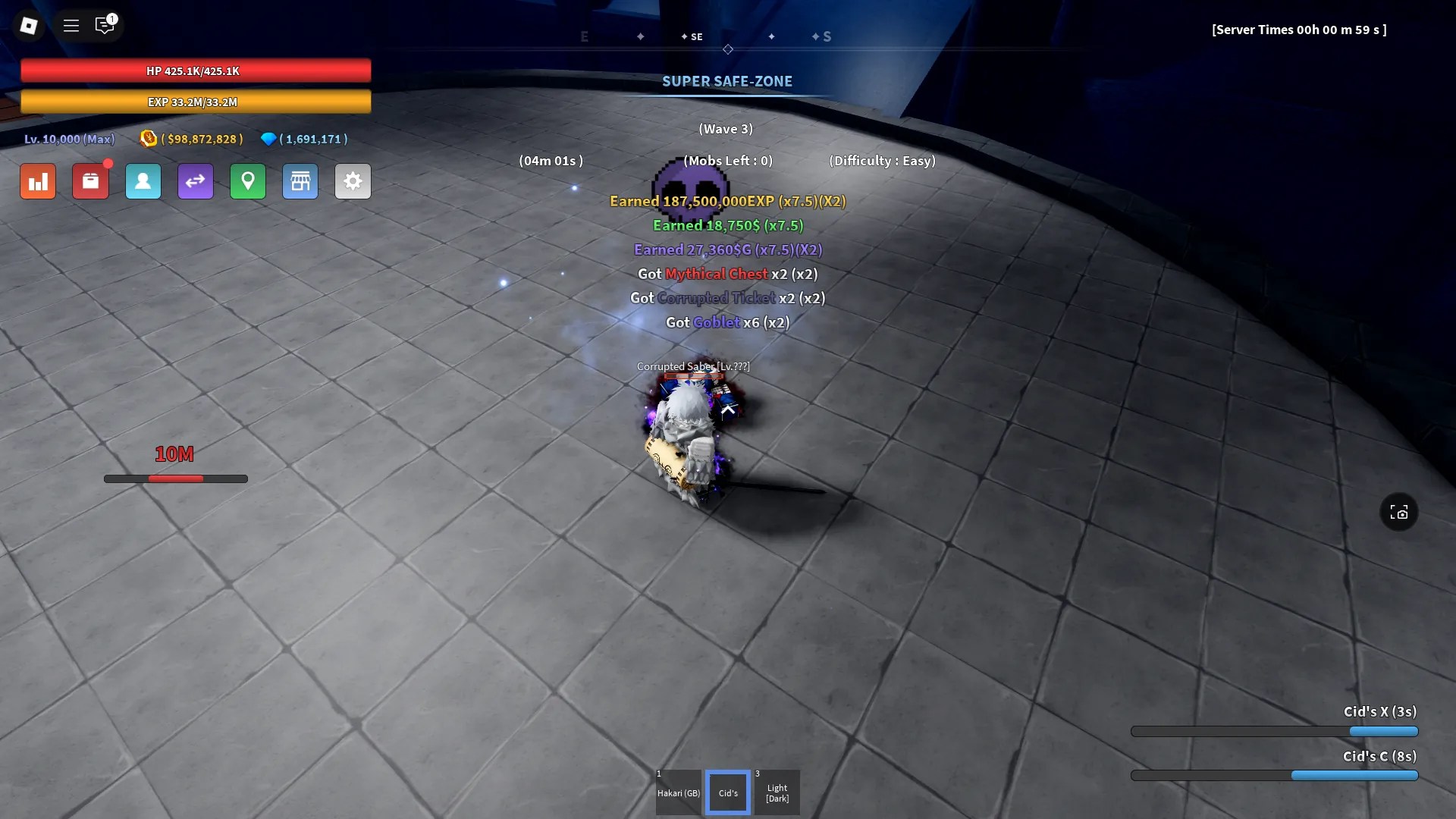Open the red inventory crate icon
1456x819 pixels.
pos(91,181)
